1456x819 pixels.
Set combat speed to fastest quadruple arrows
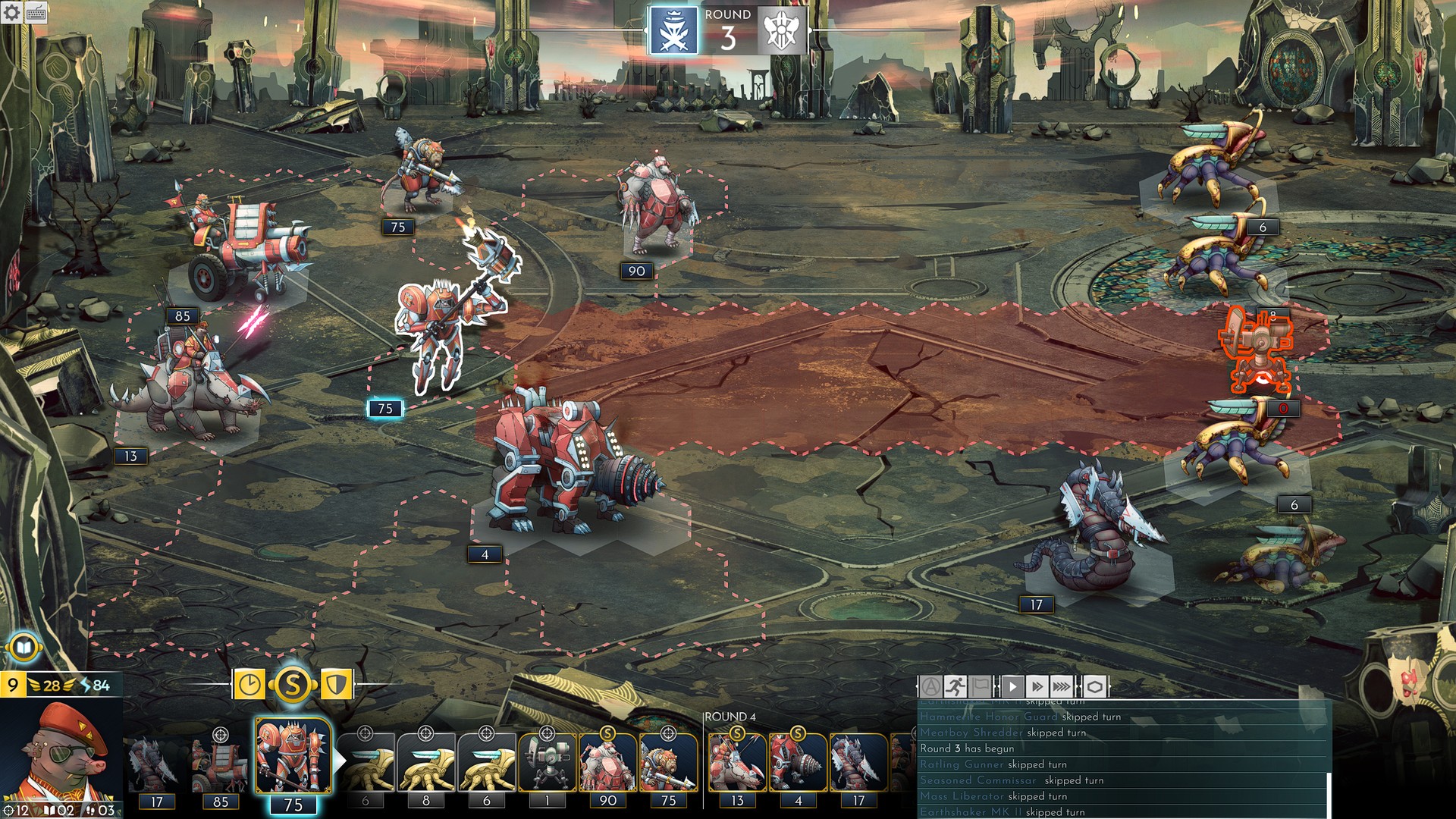(x=1062, y=687)
